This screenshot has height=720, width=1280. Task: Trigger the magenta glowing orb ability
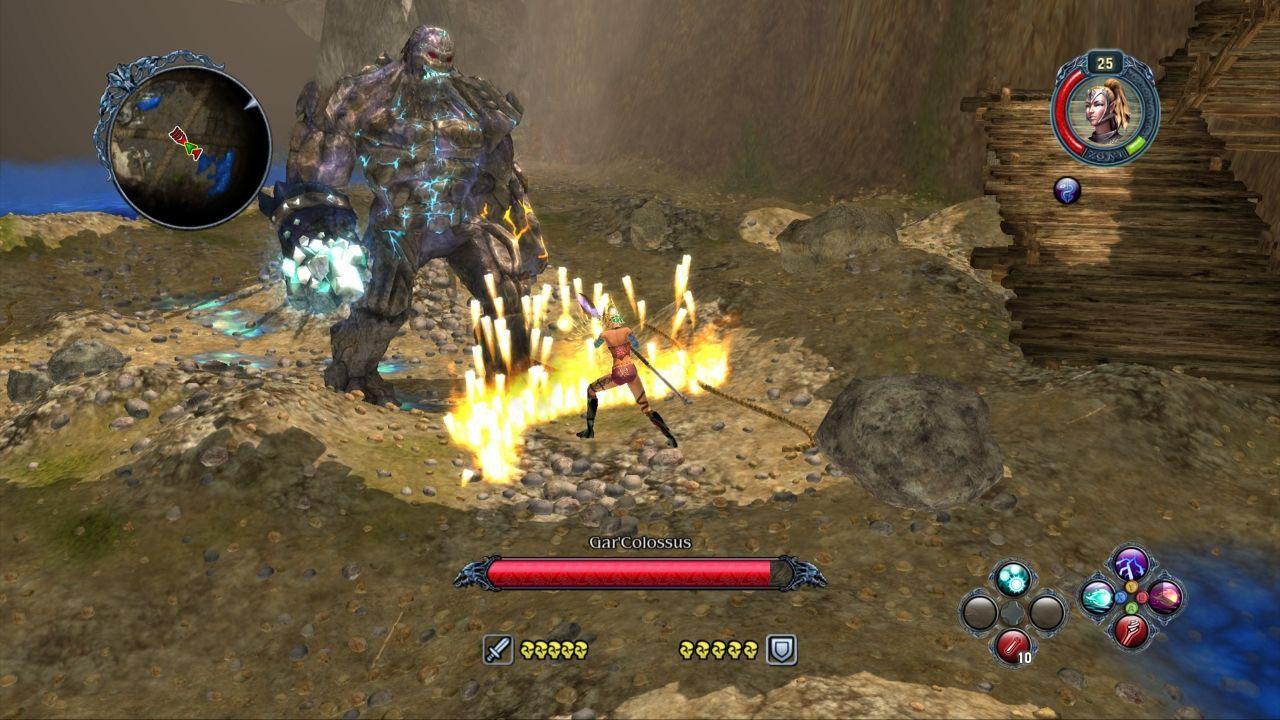coord(1165,598)
